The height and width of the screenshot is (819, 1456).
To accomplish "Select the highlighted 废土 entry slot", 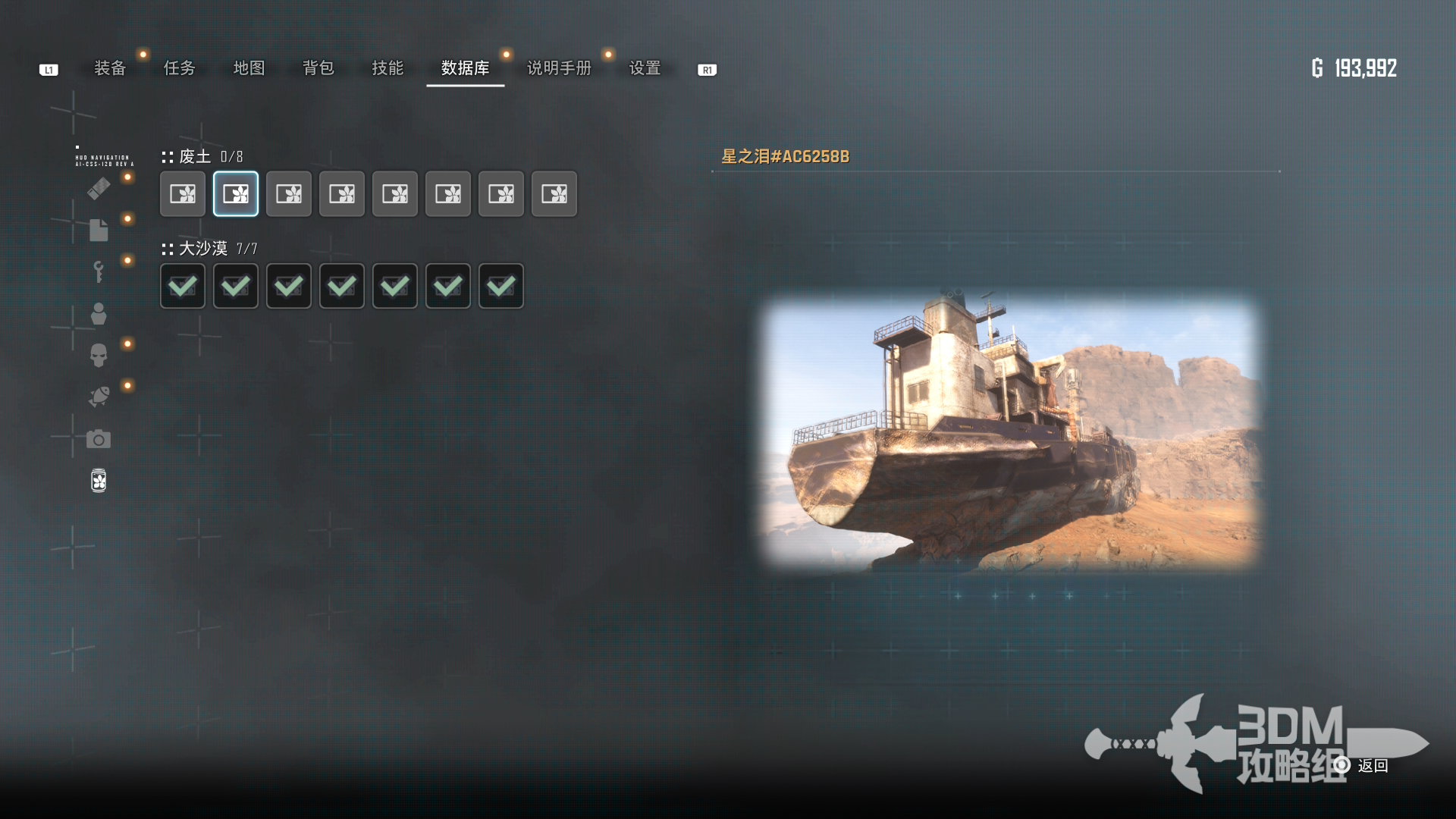I will coord(236,194).
